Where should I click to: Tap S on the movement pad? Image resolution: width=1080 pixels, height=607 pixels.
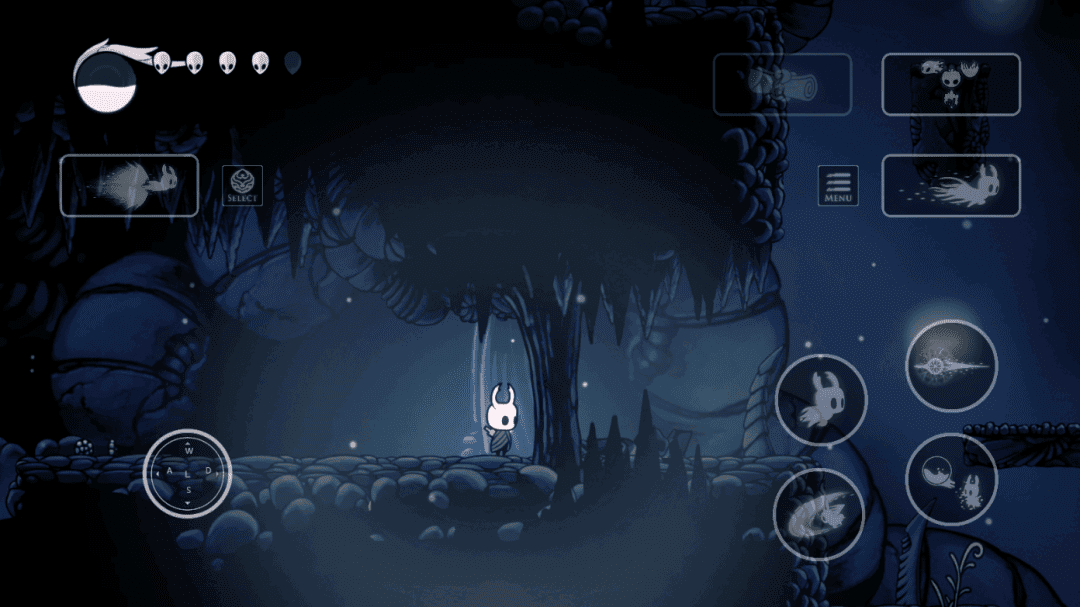(x=188, y=491)
